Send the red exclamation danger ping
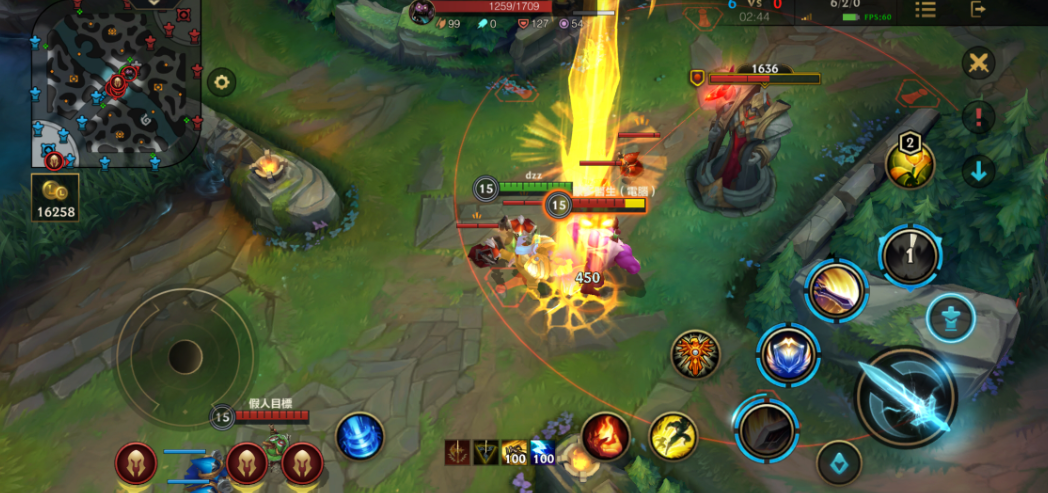 point(978,117)
